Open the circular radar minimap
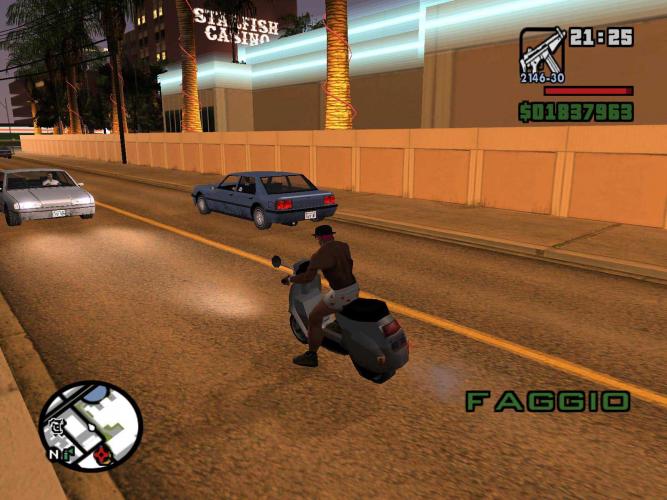The height and width of the screenshot is (500, 667). [91, 426]
